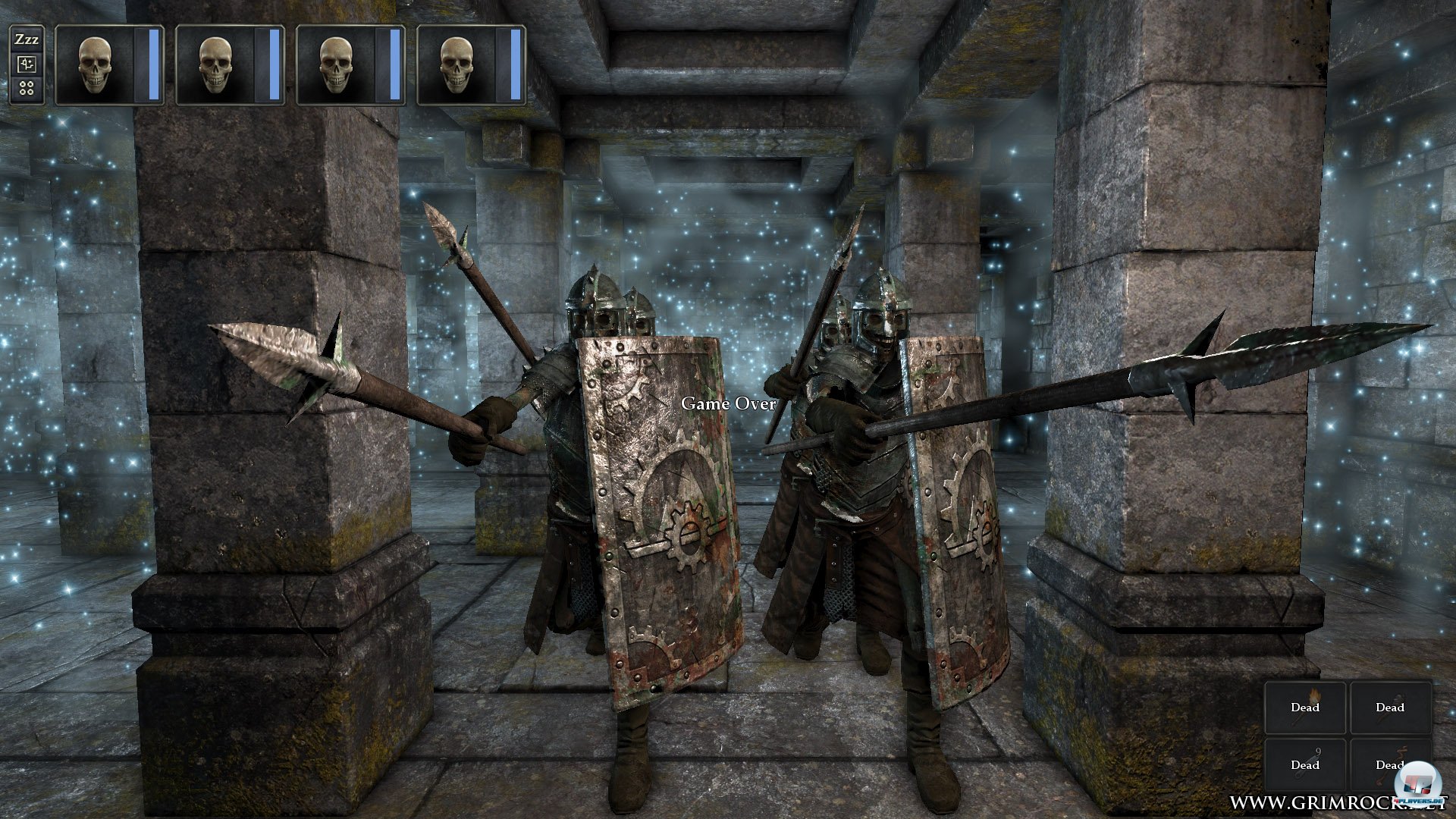Open the four-circle party formation button
Viewport: 1456px width, 819px height.
27,89
